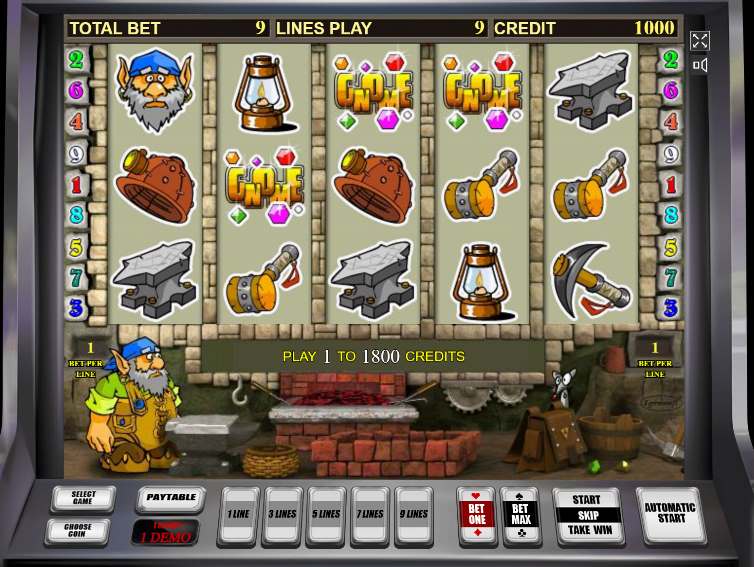Click the Choose Coin button
Image resolution: width=754 pixels, height=567 pixels.
[x=77, y=529]
